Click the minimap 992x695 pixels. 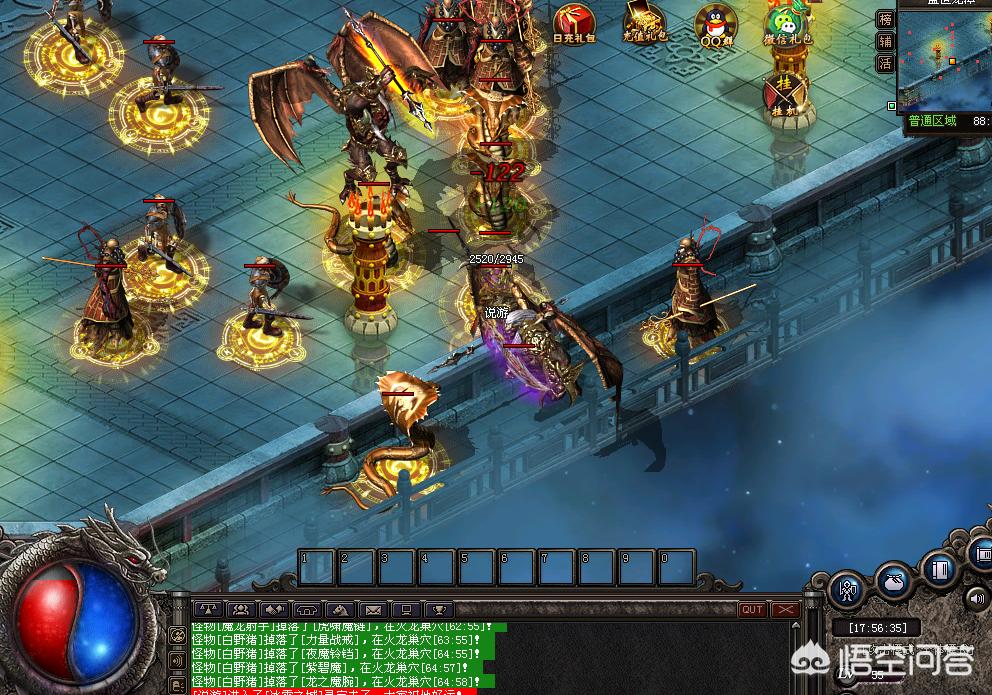[944, 60]
